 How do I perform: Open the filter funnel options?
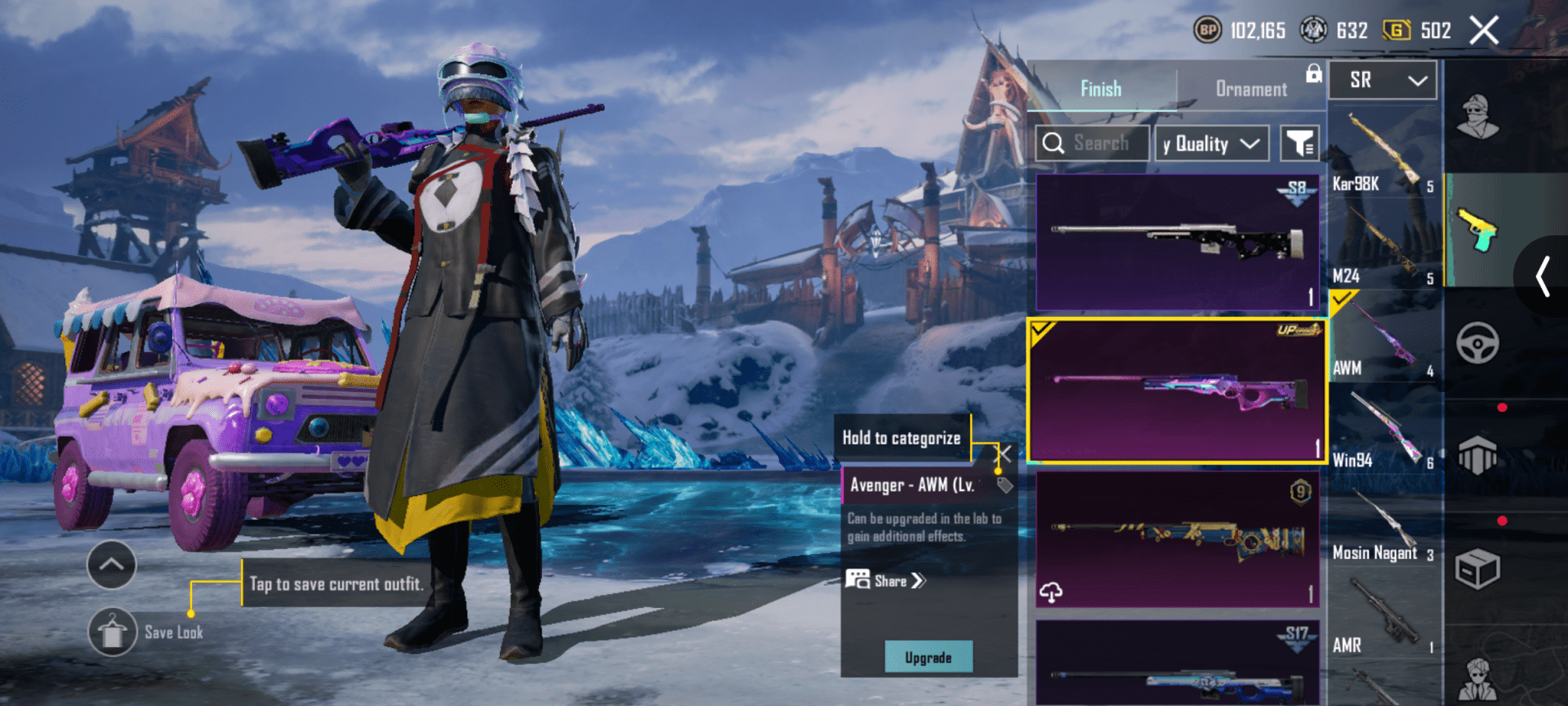1298,144
